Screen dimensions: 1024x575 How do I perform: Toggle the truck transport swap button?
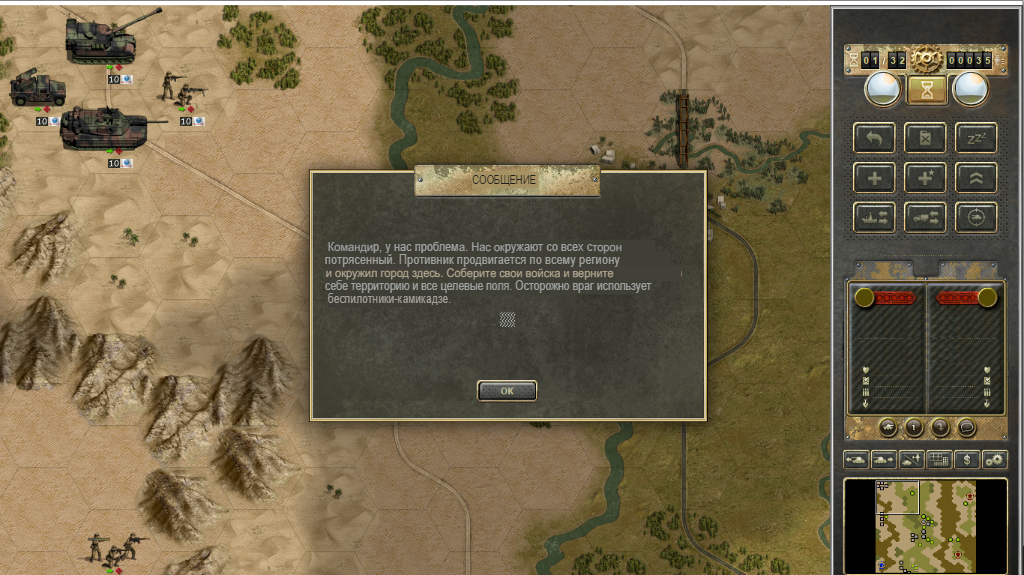point(925,216)
